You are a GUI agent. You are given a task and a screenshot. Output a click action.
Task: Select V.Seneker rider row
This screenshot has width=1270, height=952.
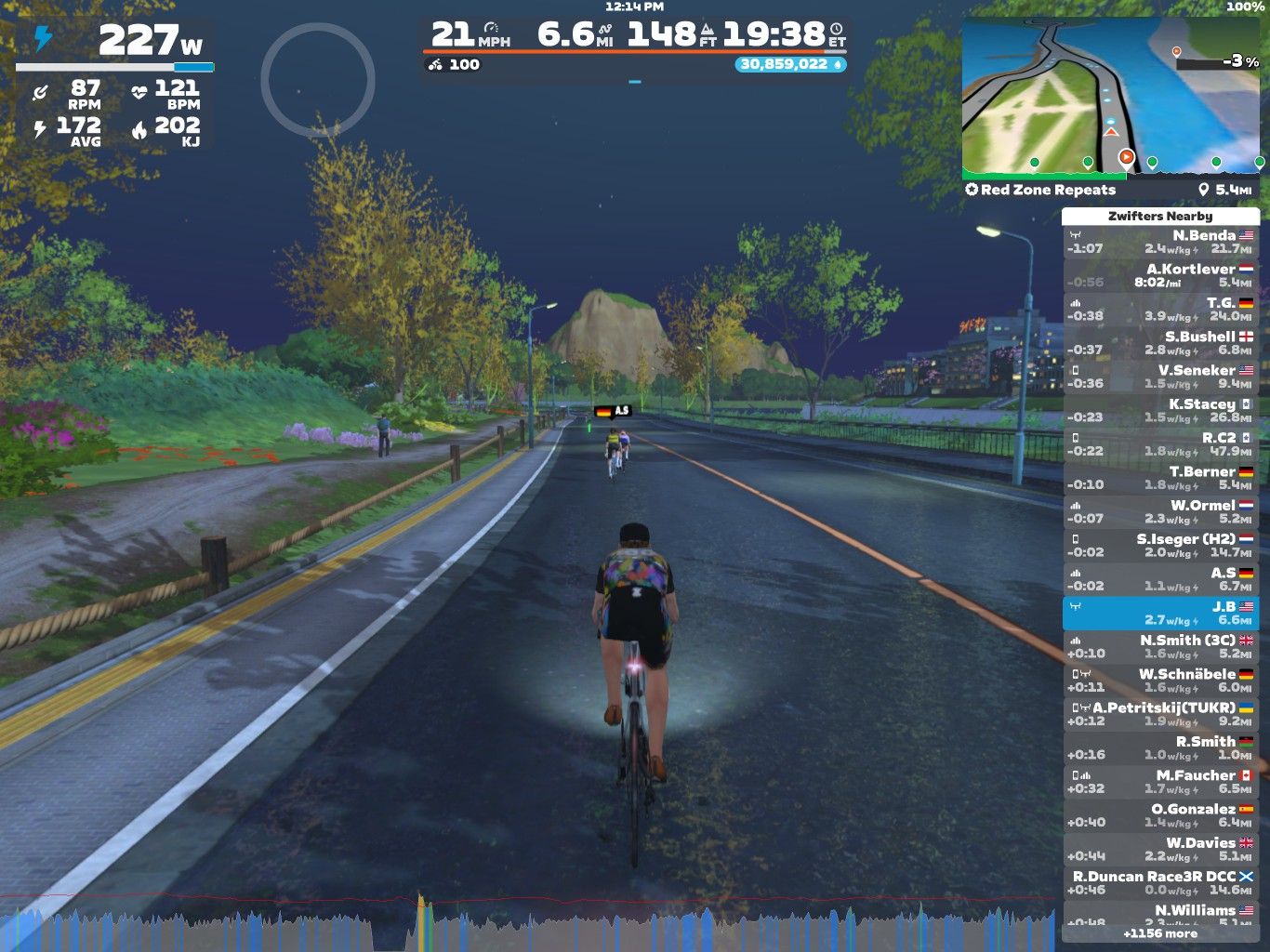[x=1160, y=377]
